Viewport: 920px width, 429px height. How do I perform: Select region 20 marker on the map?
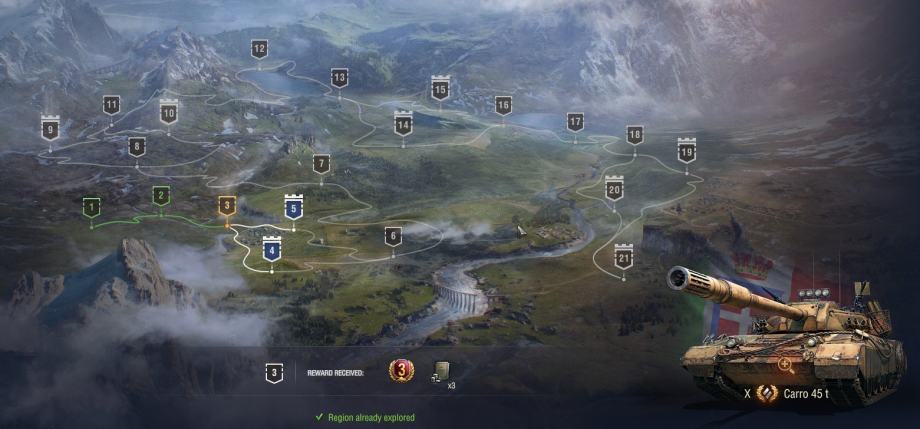[614, 189]
